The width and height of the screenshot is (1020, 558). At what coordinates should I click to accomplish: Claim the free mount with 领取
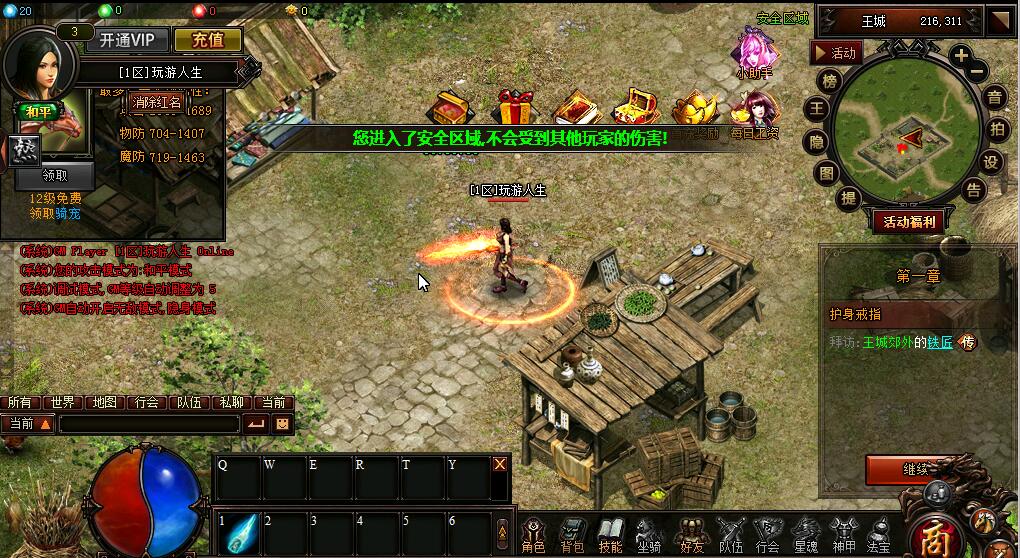coord(54,176)
